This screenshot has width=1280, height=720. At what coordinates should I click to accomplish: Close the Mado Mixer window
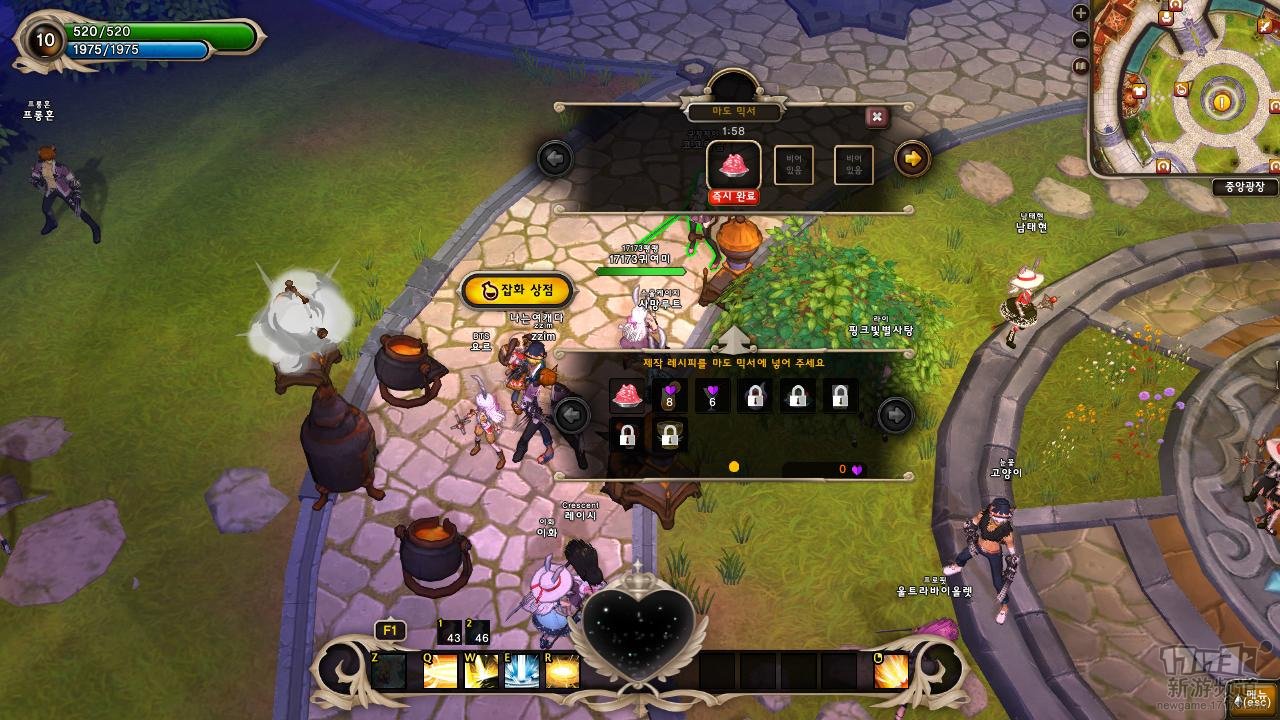tap(876, 117)
